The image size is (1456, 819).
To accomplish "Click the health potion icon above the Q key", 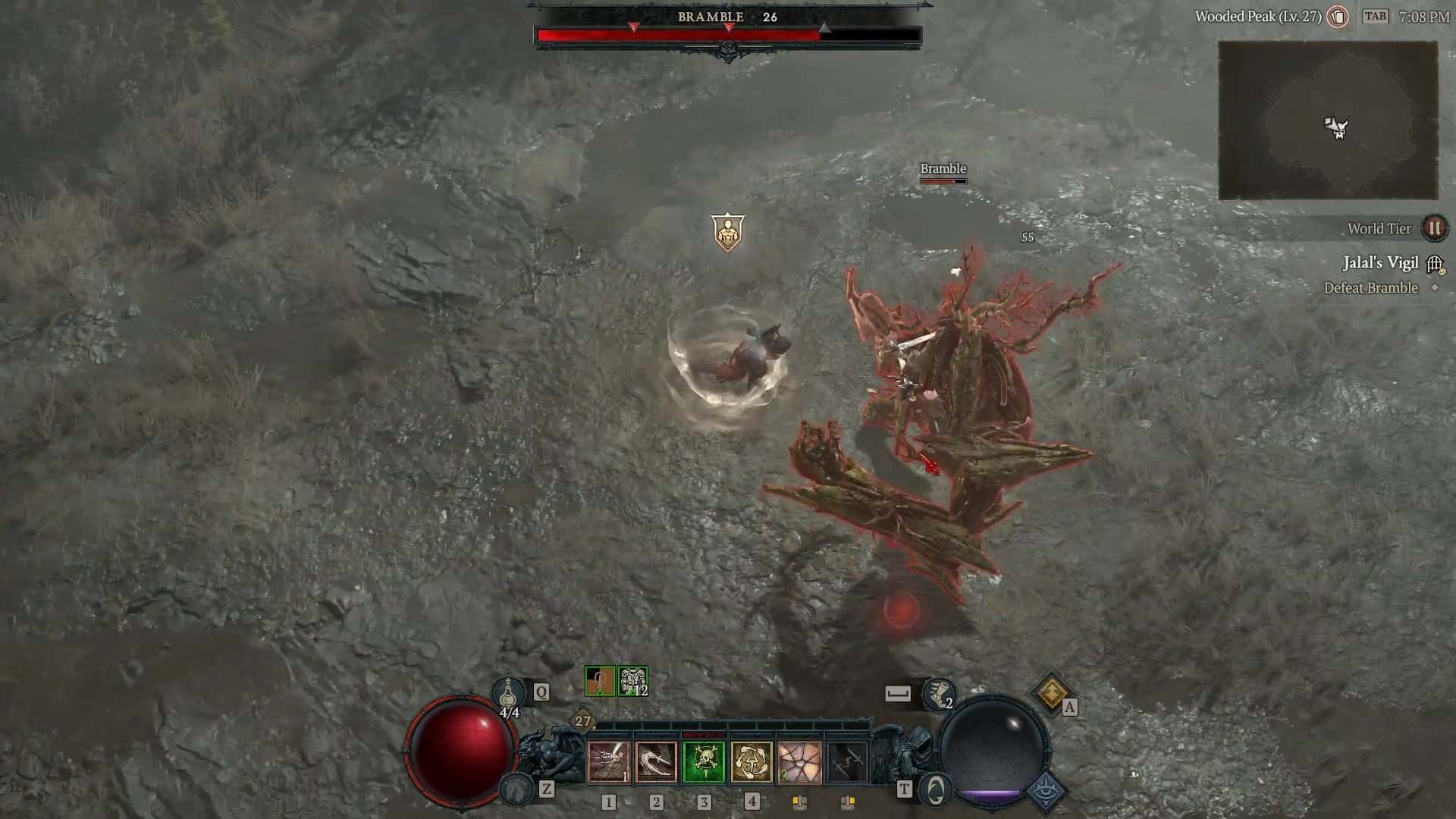I will 509,692.
